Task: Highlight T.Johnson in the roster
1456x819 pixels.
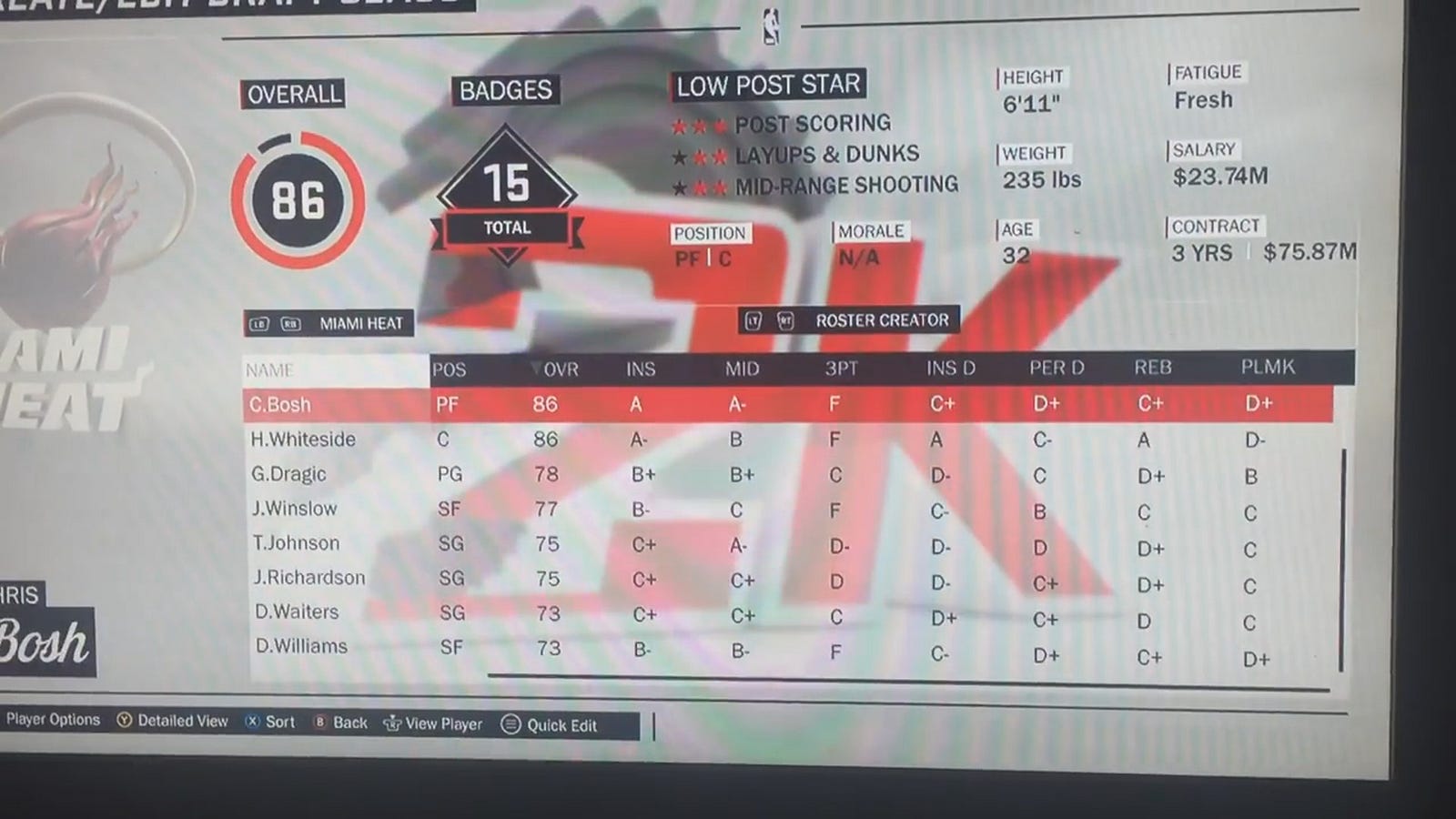Action: (x=296, y=543)
